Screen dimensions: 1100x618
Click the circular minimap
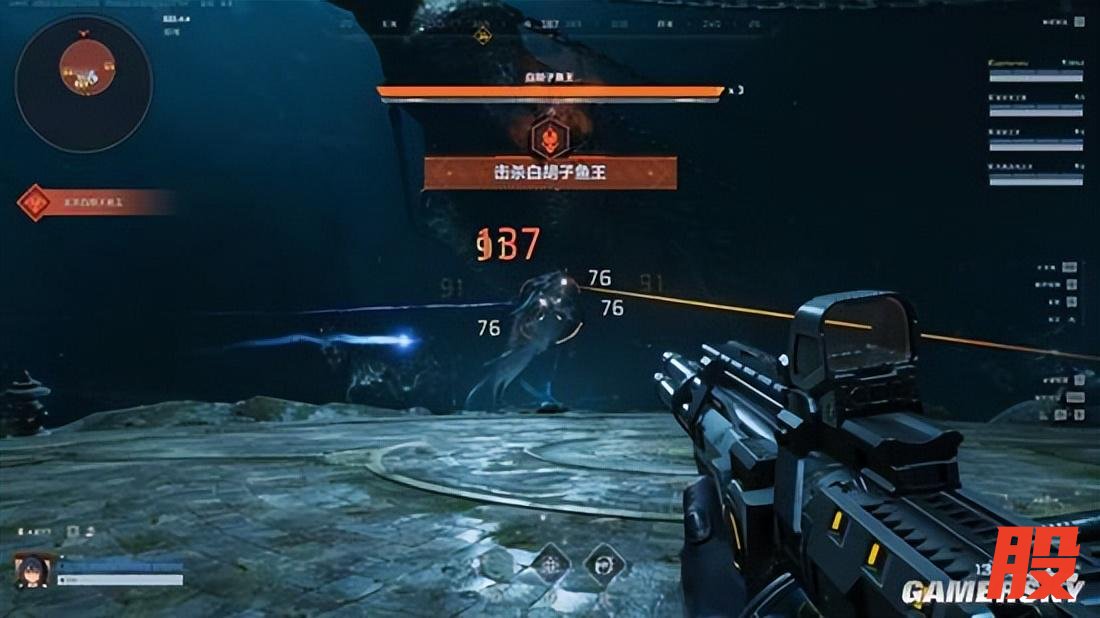click(83, 83)
